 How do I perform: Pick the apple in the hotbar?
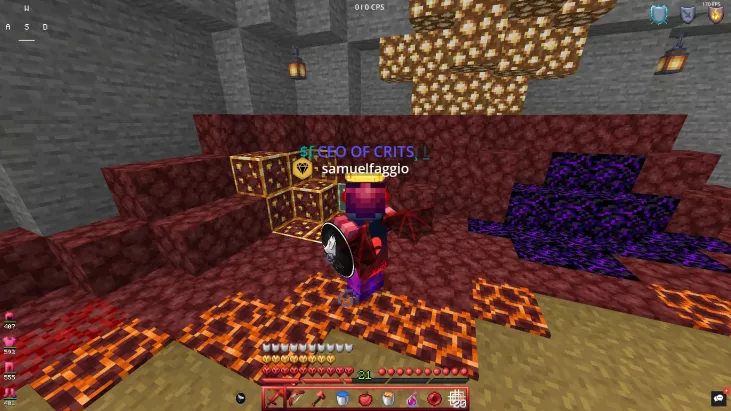(x=366, y=398)
